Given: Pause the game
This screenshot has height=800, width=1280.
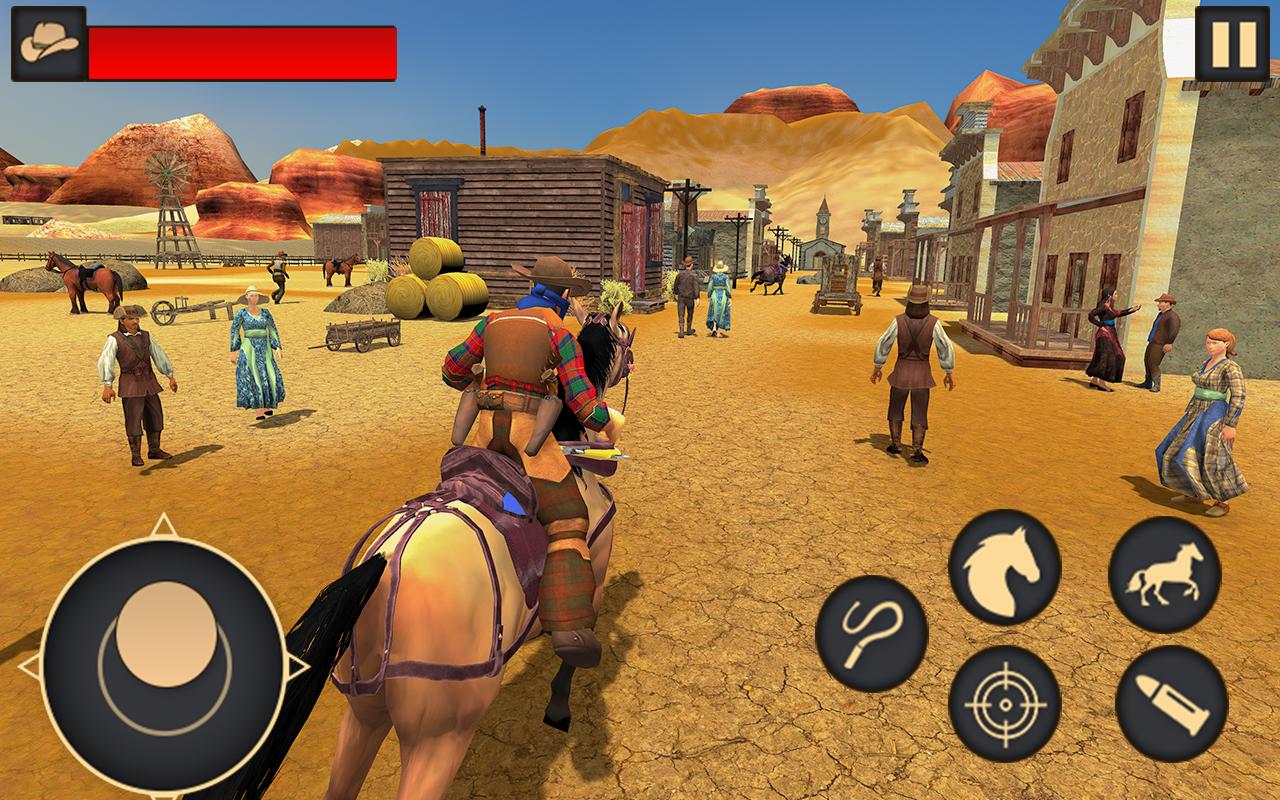Looking at the screenshot, I should point(1231,43).
